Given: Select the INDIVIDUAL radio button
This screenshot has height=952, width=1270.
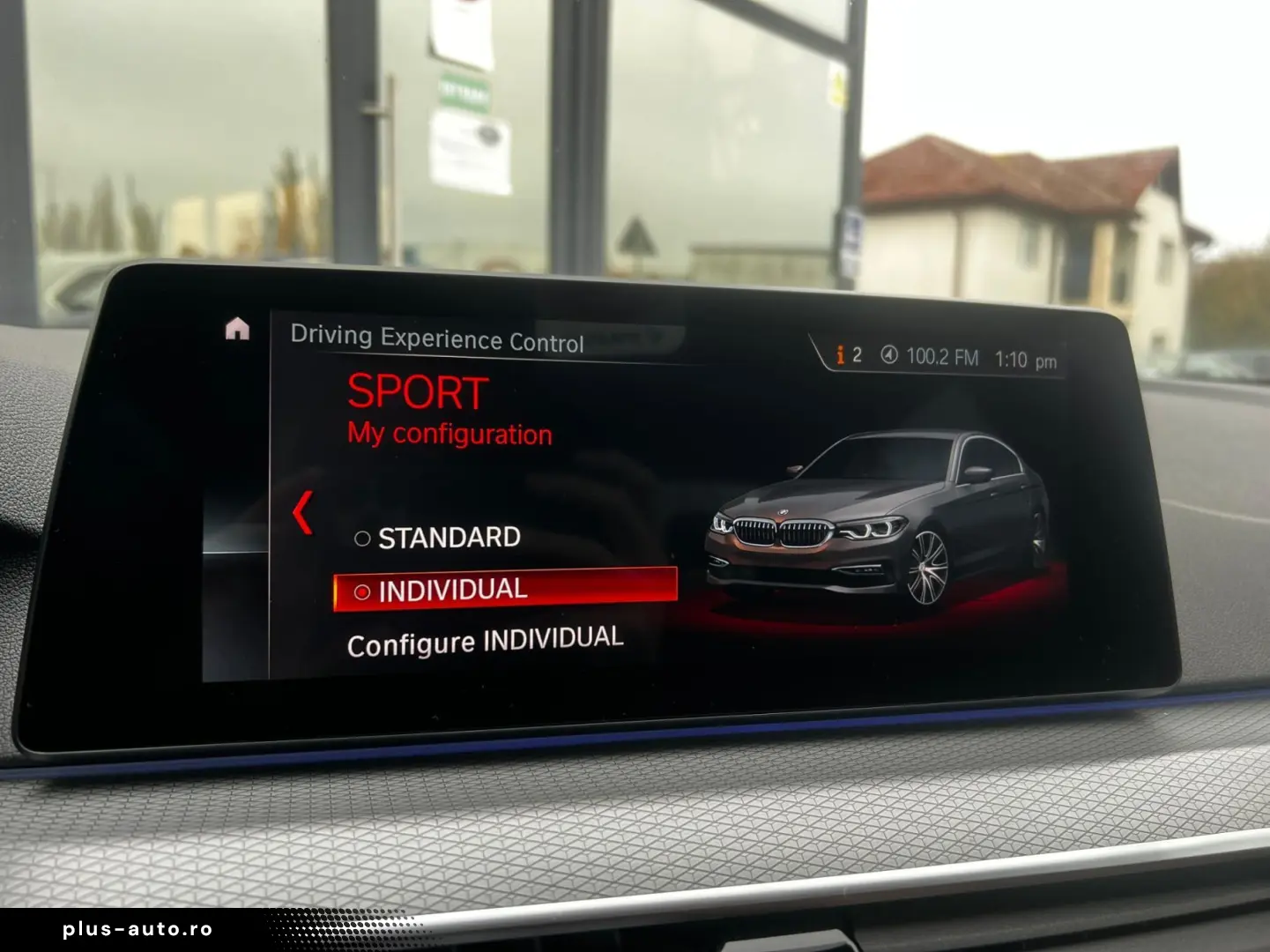Looking at the screenshot, I should [x=362, y=591].
